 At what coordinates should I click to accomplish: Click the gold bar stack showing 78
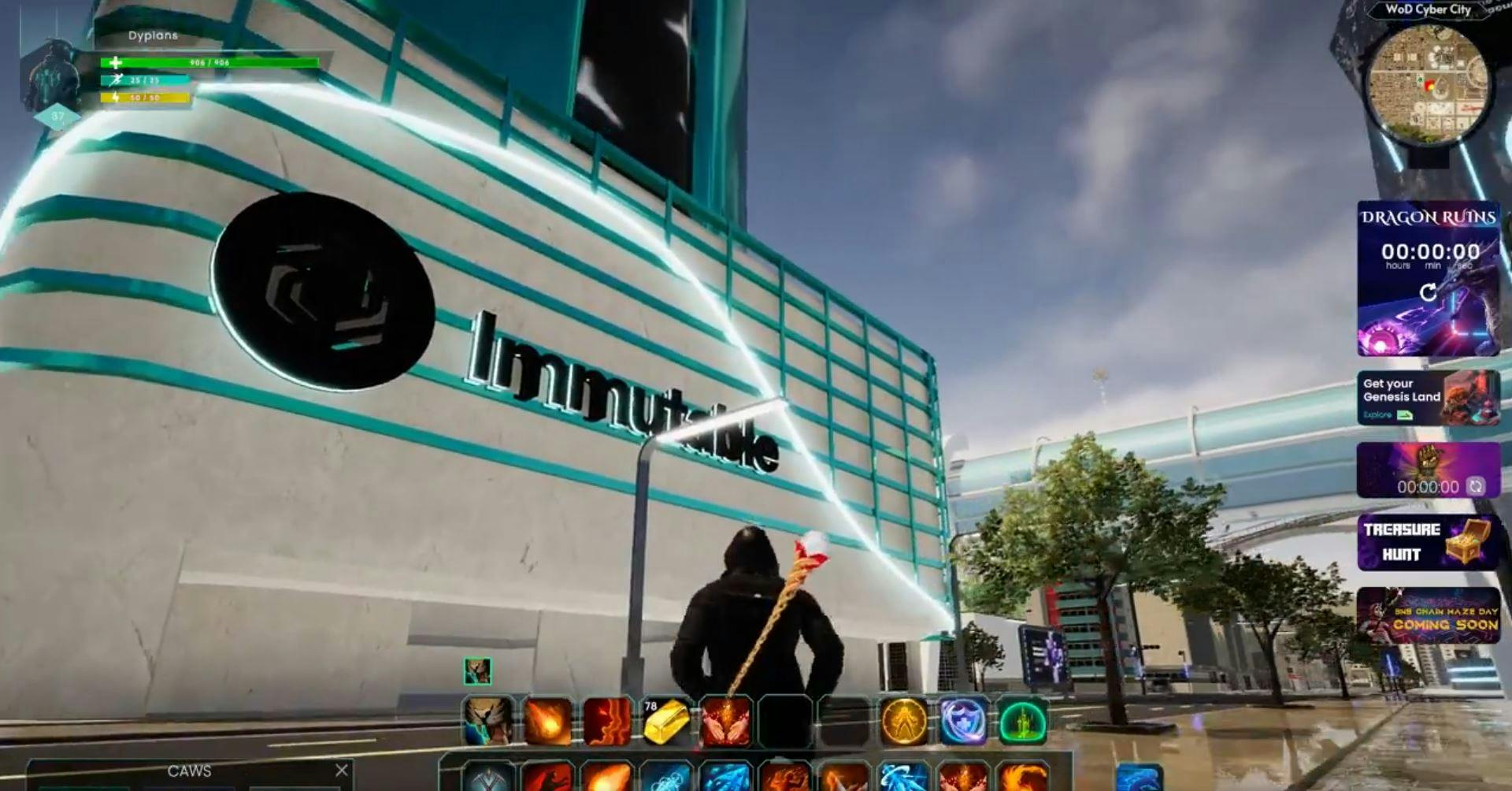click(x=665, y=721)
